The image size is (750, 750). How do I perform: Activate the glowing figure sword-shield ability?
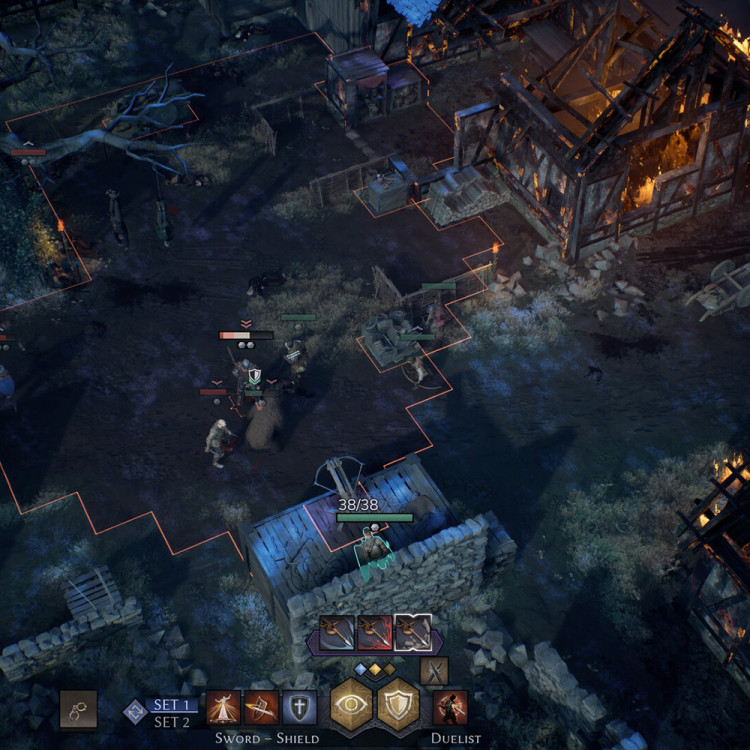pos(223,708)
